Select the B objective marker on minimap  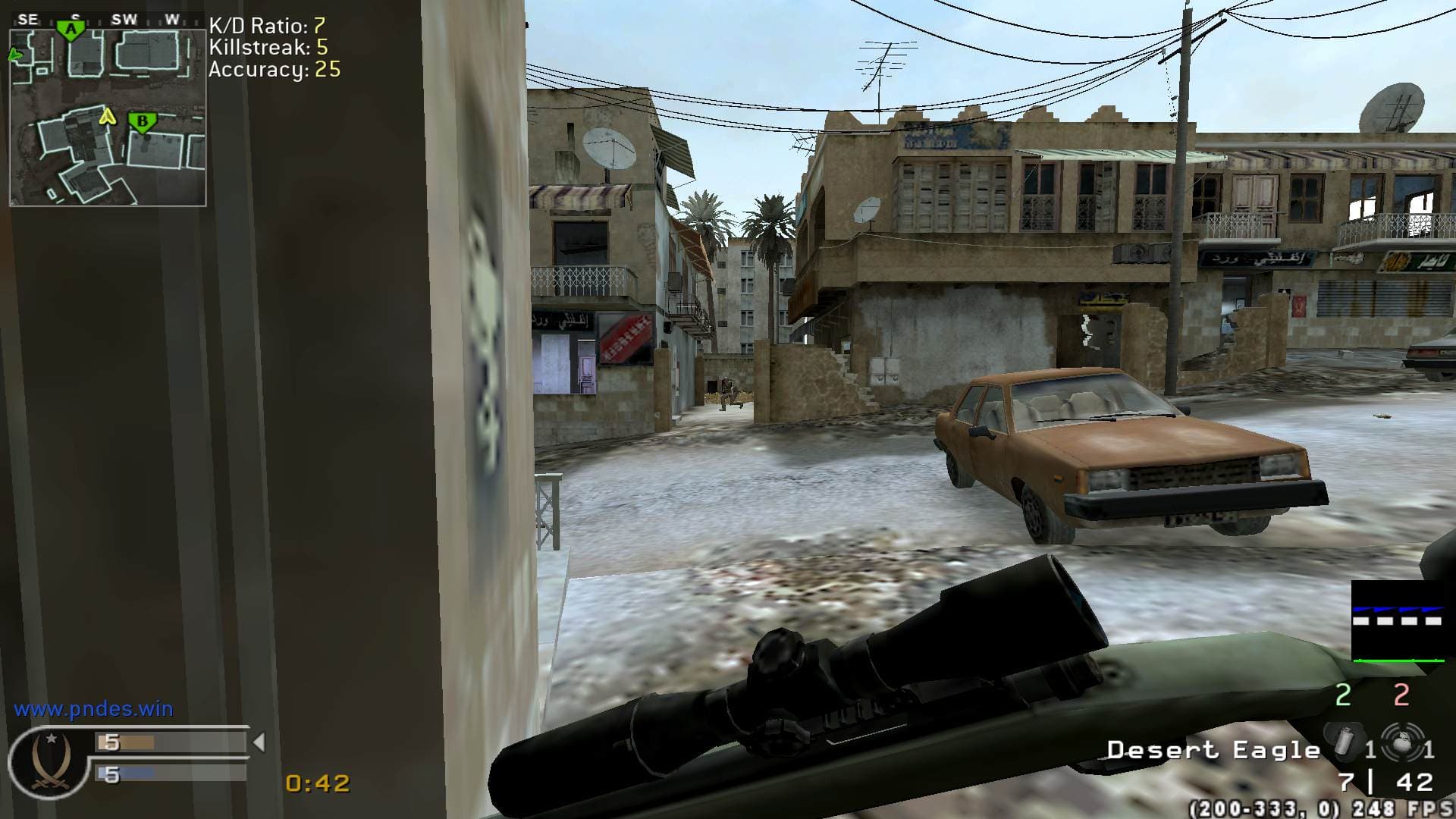[142, 121]
